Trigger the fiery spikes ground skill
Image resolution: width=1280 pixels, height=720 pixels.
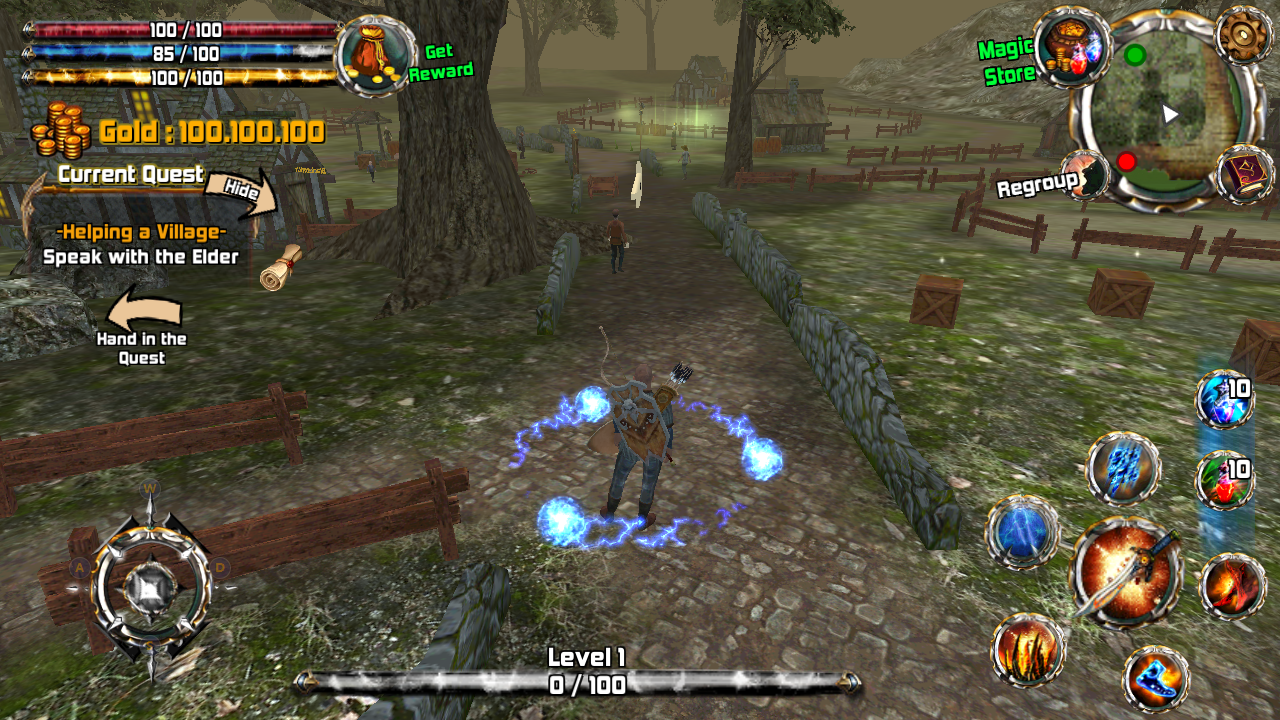pos(1028,650)
